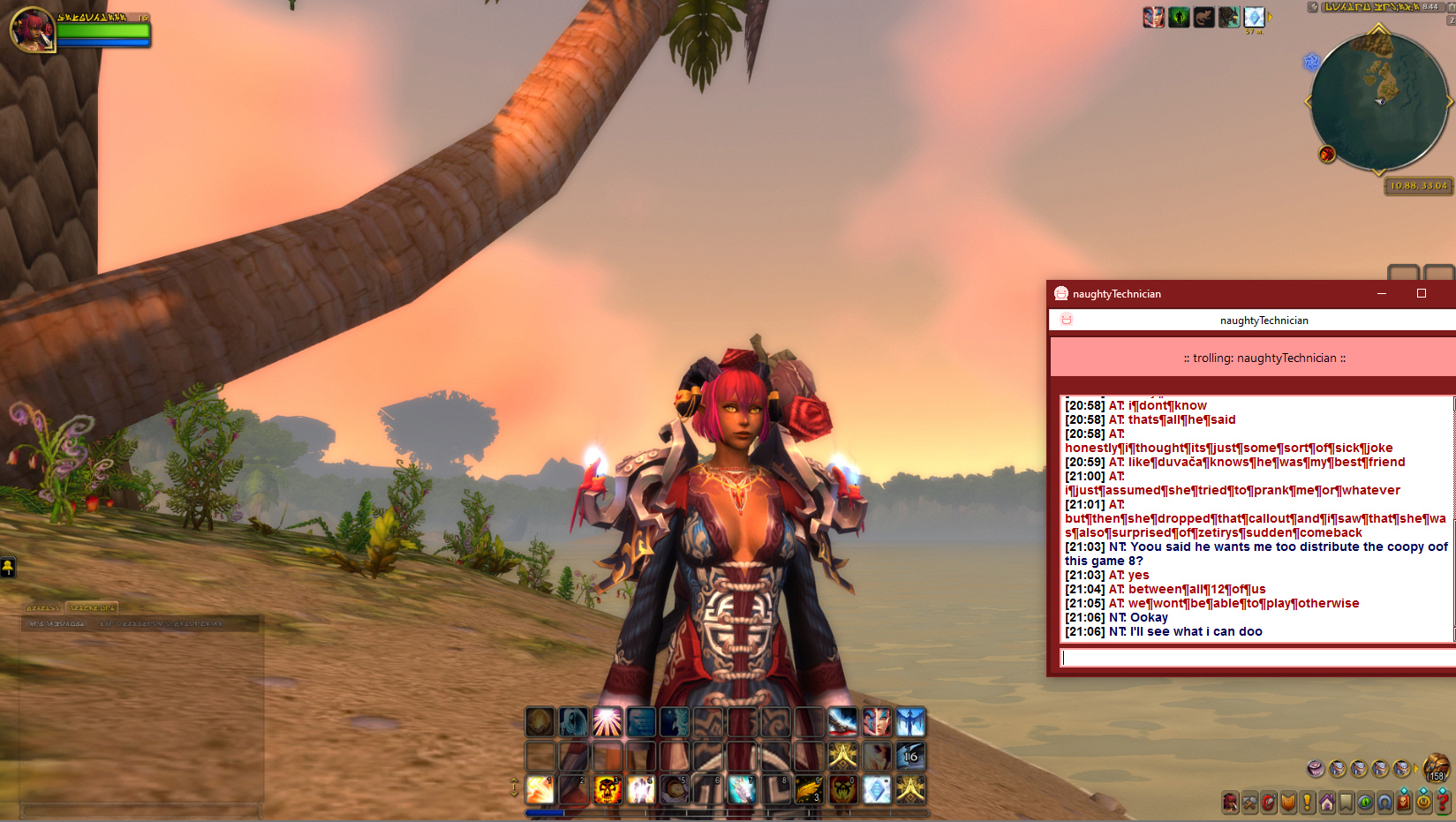Open the yellow exclamation quest log button
The image size is (1456, 822).
[1308, 803]
